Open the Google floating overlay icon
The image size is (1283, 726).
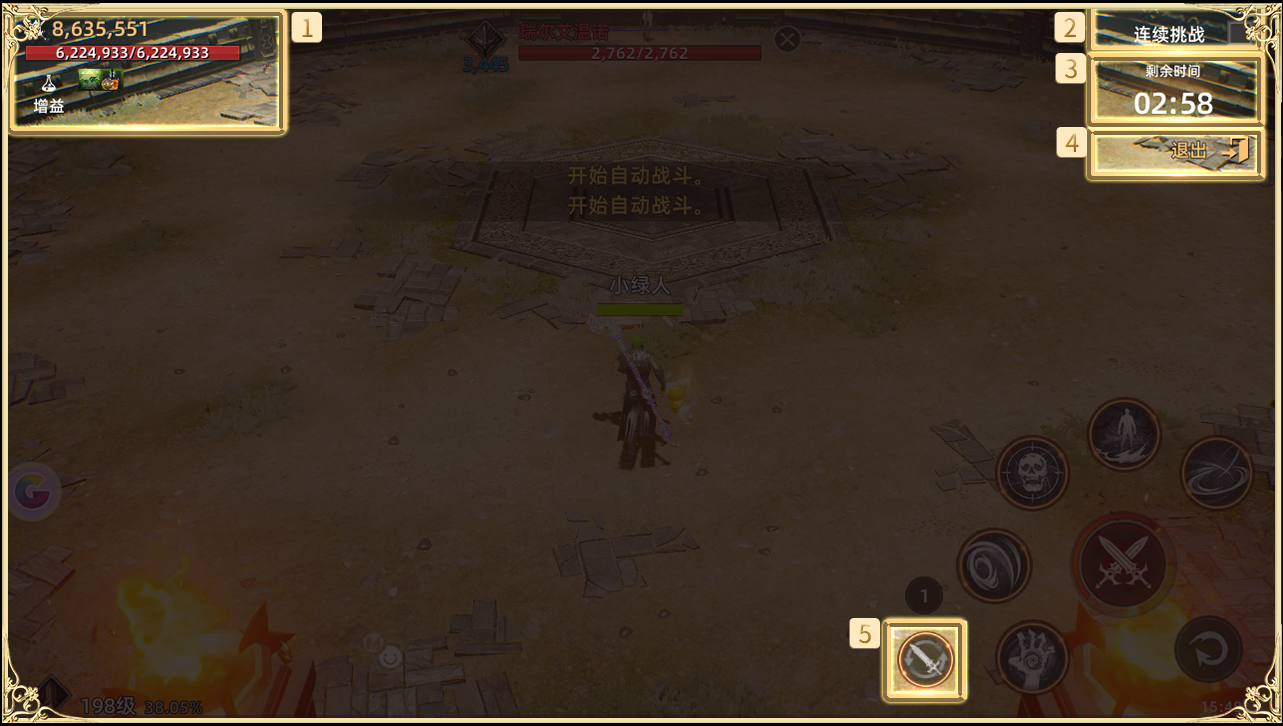coord(33,491)
